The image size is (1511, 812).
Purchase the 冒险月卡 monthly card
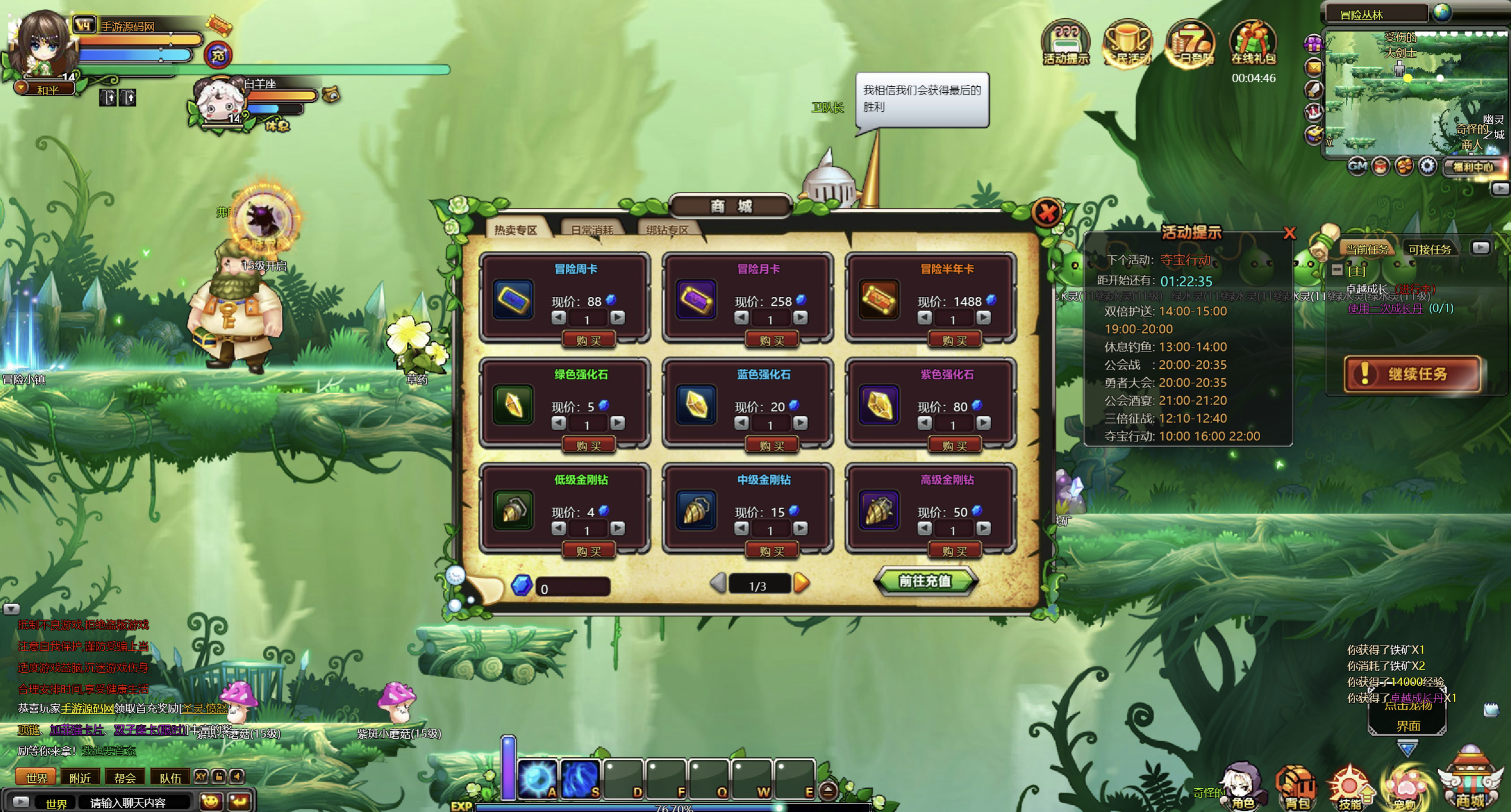pyautogui.click(x=772, y=340)
